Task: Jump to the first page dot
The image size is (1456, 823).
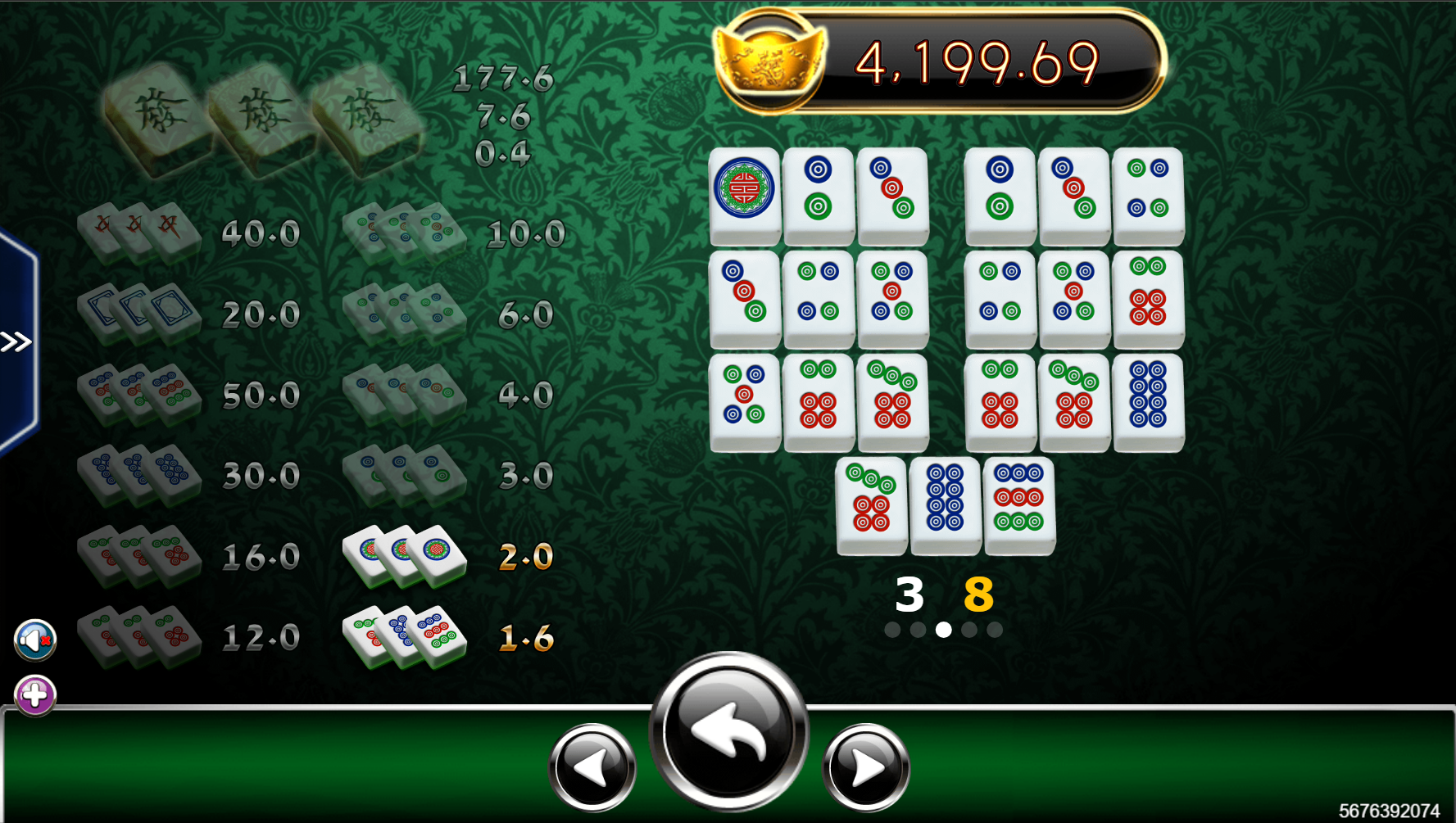Action: [x=892, y=630]
